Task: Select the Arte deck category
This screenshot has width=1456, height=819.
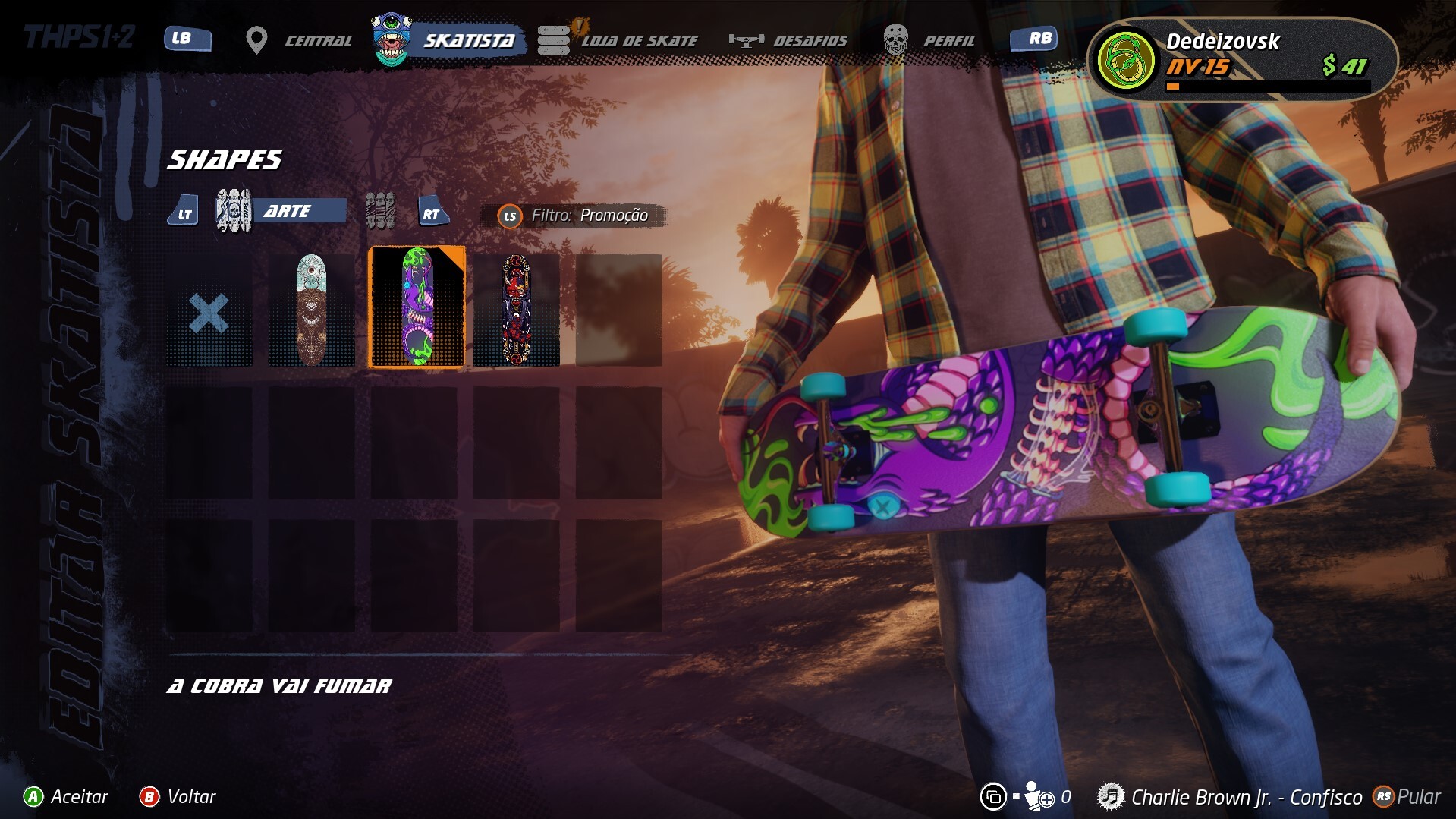Action: pos(281,211)
